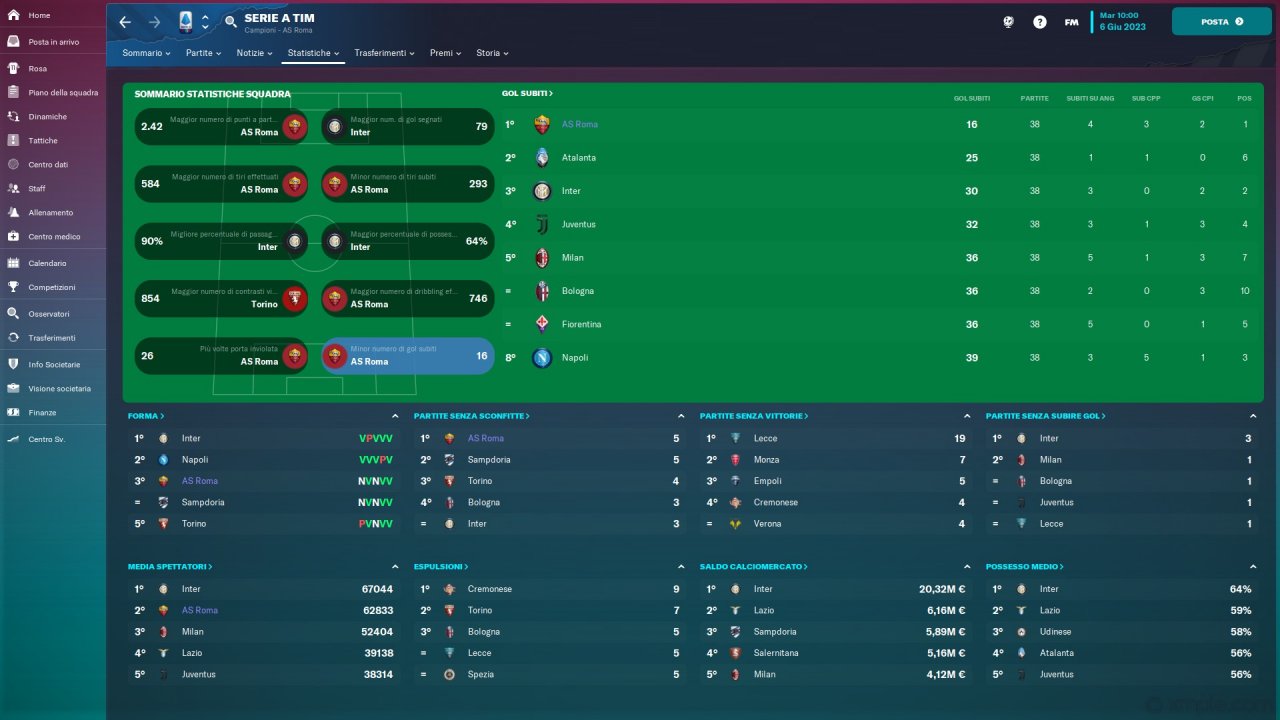Switch to the Sommario tab

[146, 53]
